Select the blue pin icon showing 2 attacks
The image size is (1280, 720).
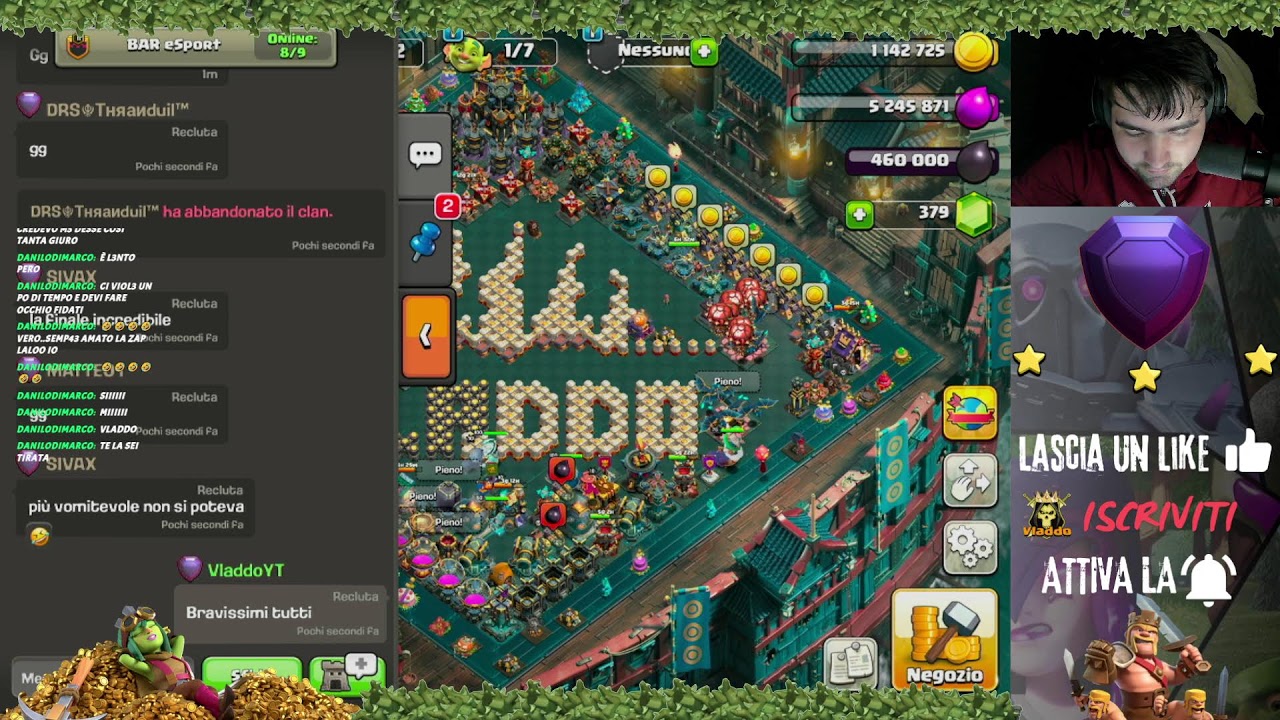tap(423, 240)
